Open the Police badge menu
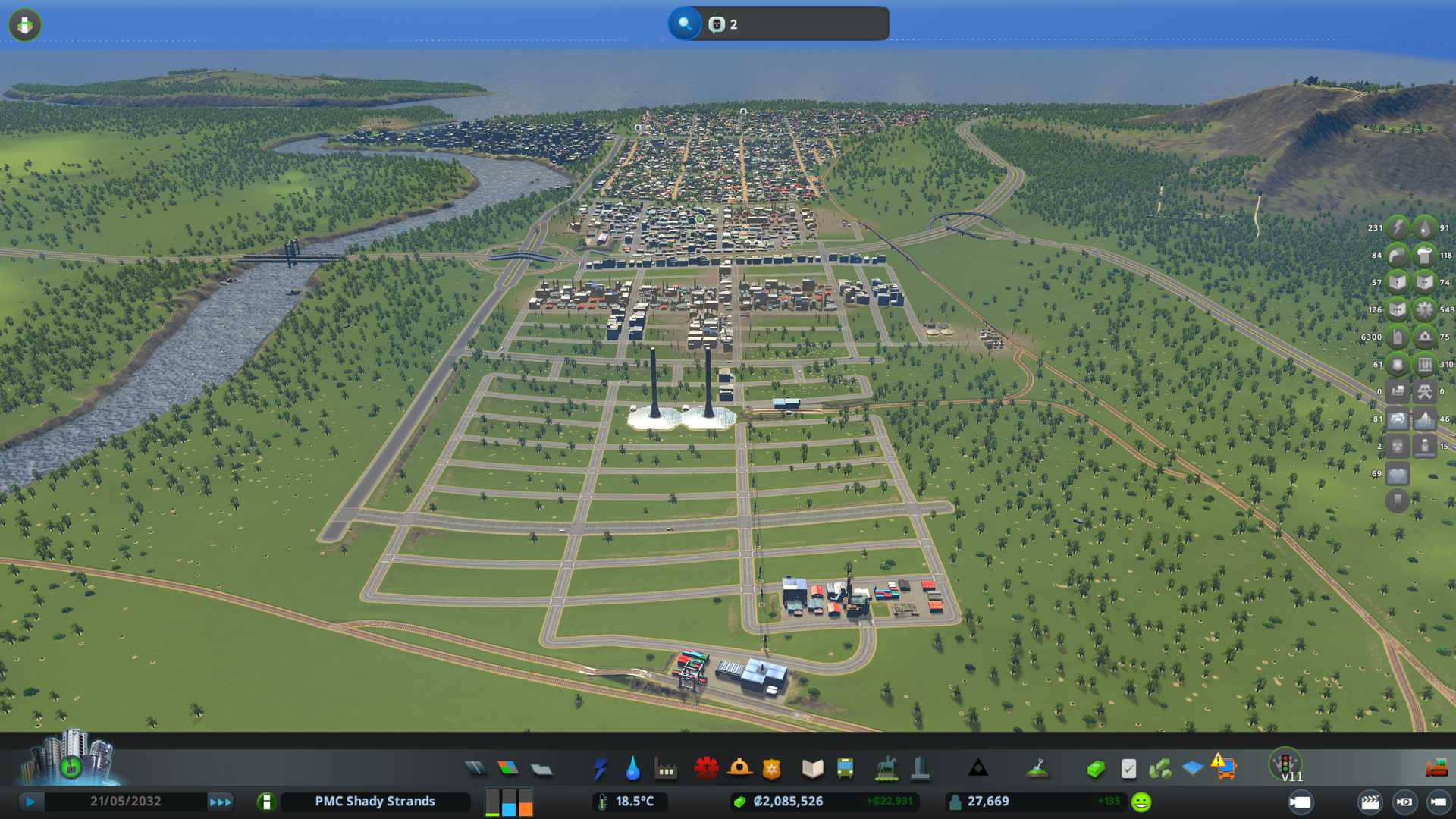Image resolution: width=1456 pixels, height=819 pixels. tap(771, 769)
